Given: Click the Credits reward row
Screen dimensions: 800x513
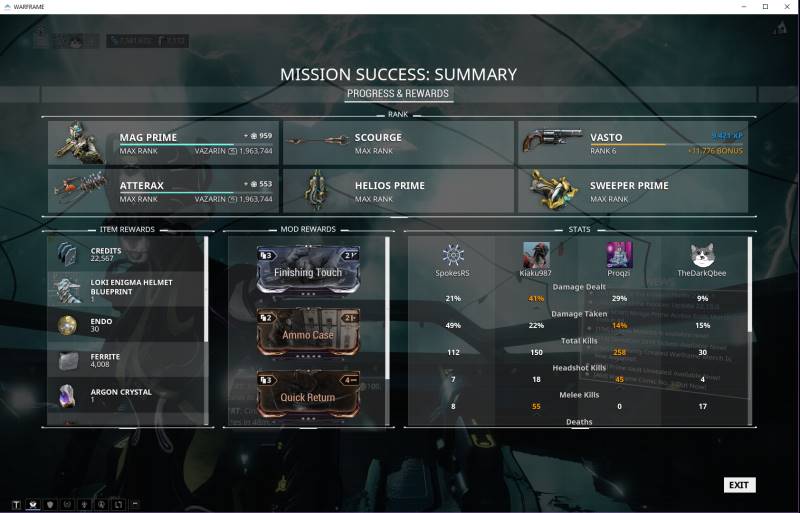Looking at the screenshot, I should point(125,254).
